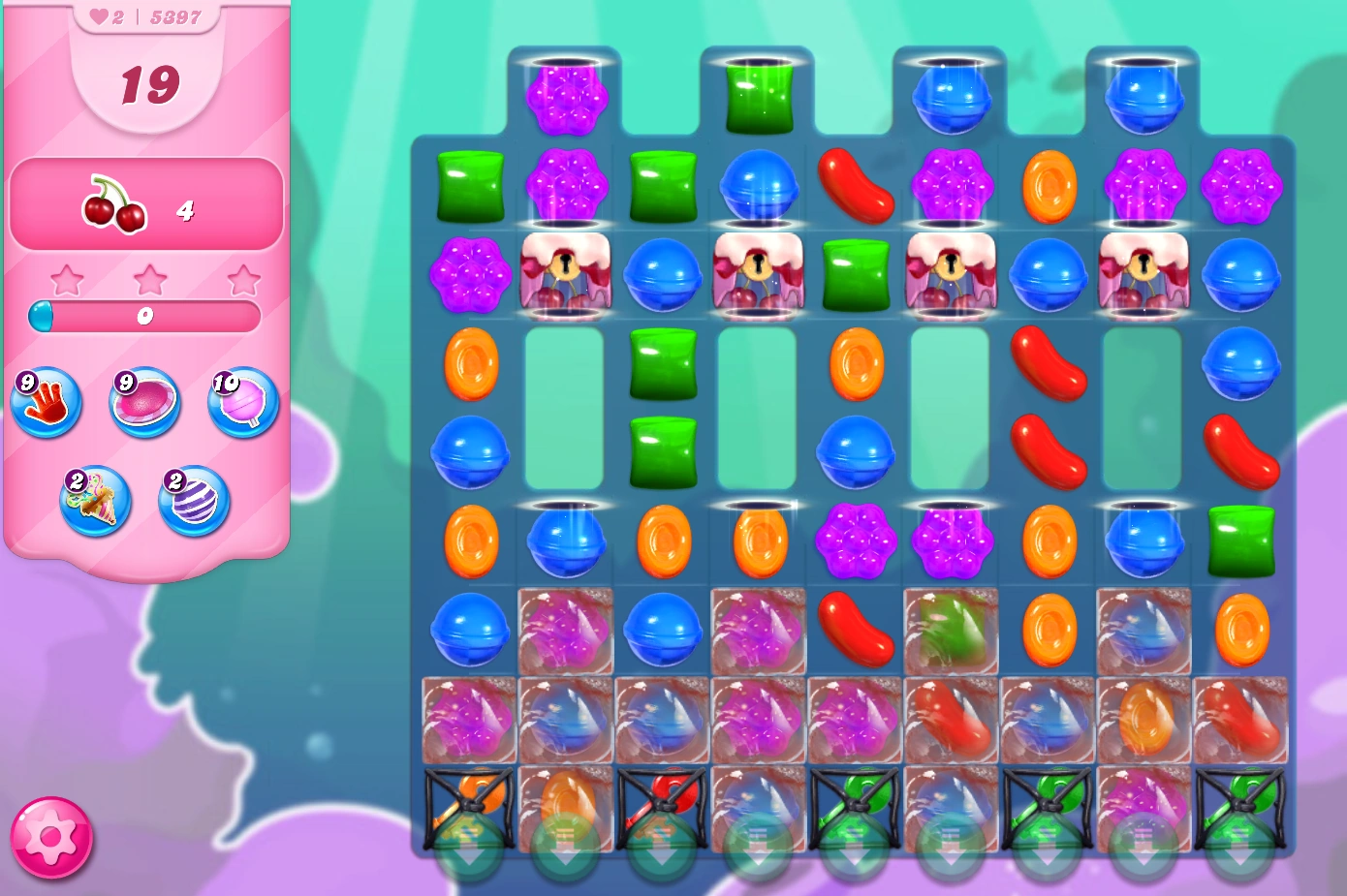Click the purple cluster candy at board top
Image resolution: width=1347 pixels, height=896 pixels.
(570, 97)
